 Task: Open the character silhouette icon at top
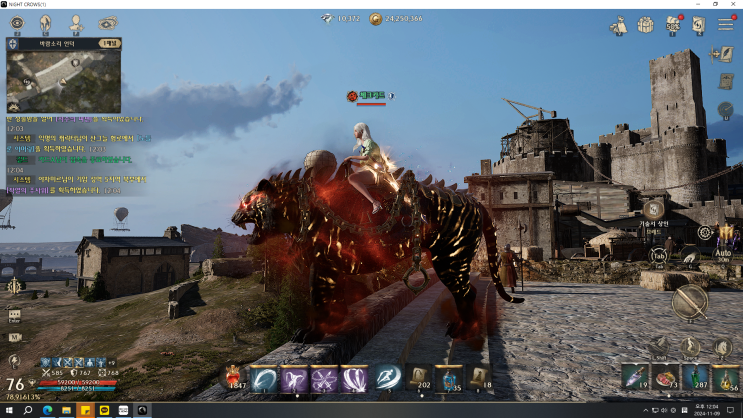76,23
